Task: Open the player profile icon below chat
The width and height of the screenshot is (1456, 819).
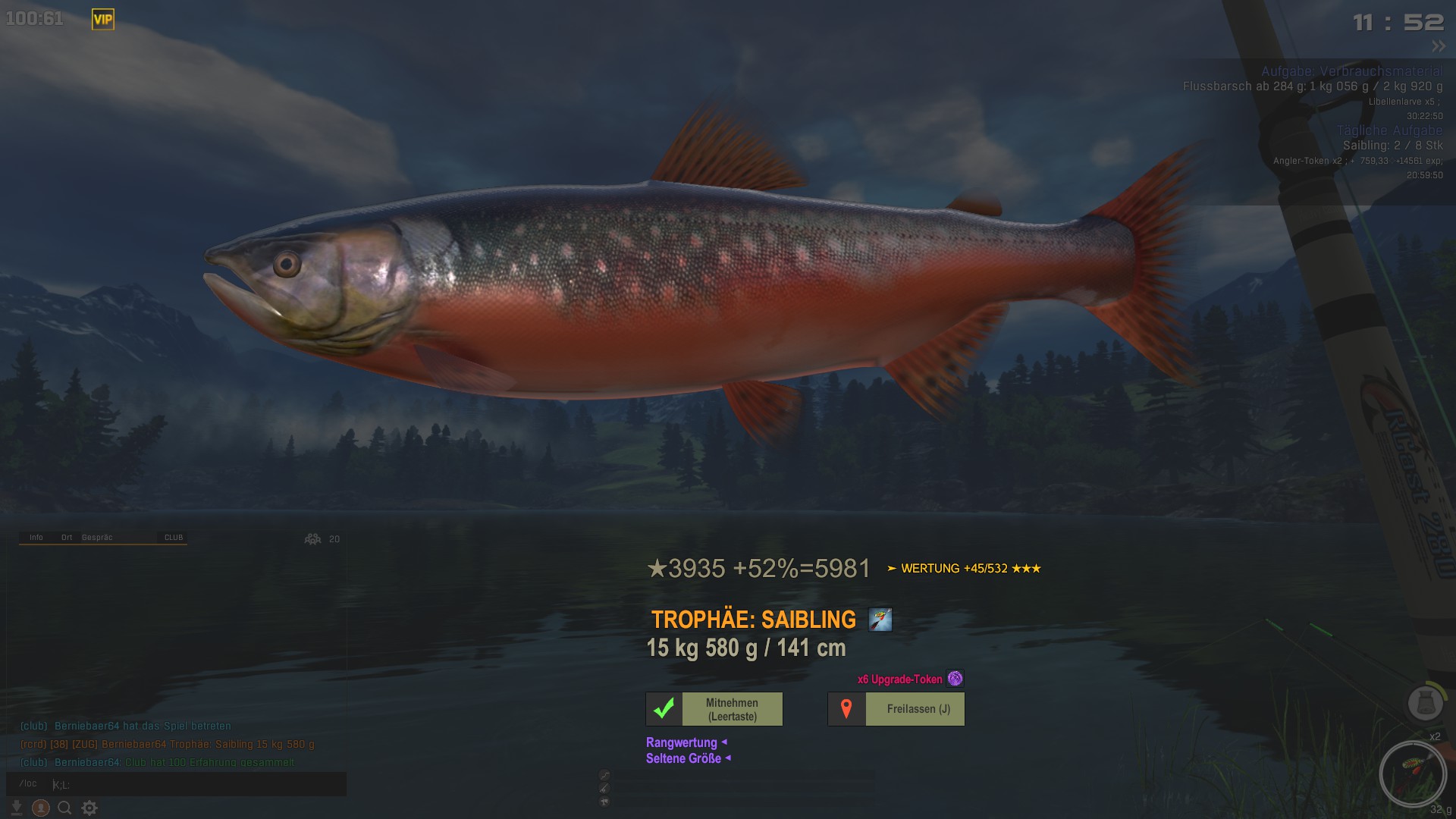Action: pos(41,808)
